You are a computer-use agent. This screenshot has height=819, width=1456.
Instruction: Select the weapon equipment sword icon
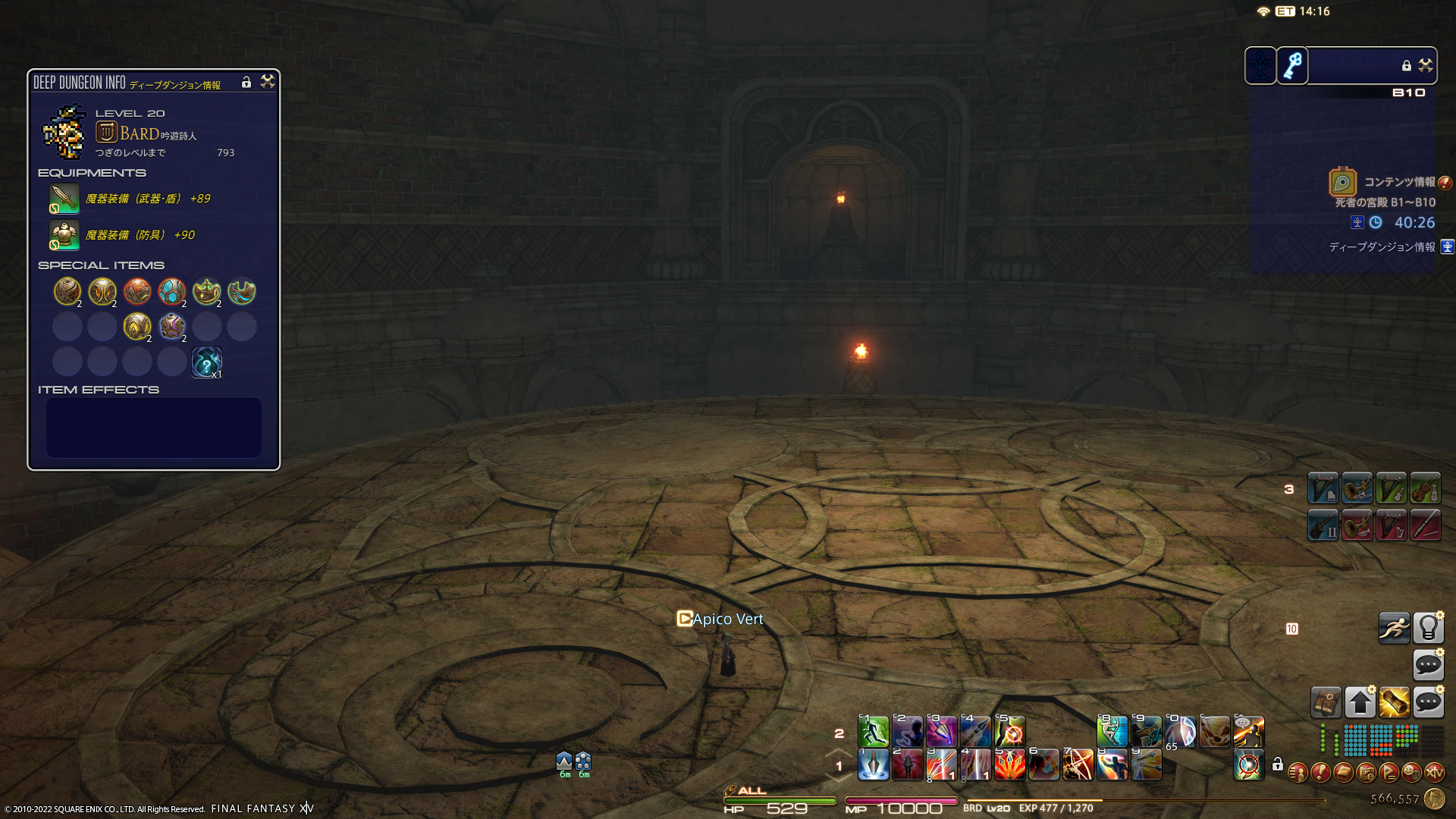pyautogui.click(x=64, y=199)
